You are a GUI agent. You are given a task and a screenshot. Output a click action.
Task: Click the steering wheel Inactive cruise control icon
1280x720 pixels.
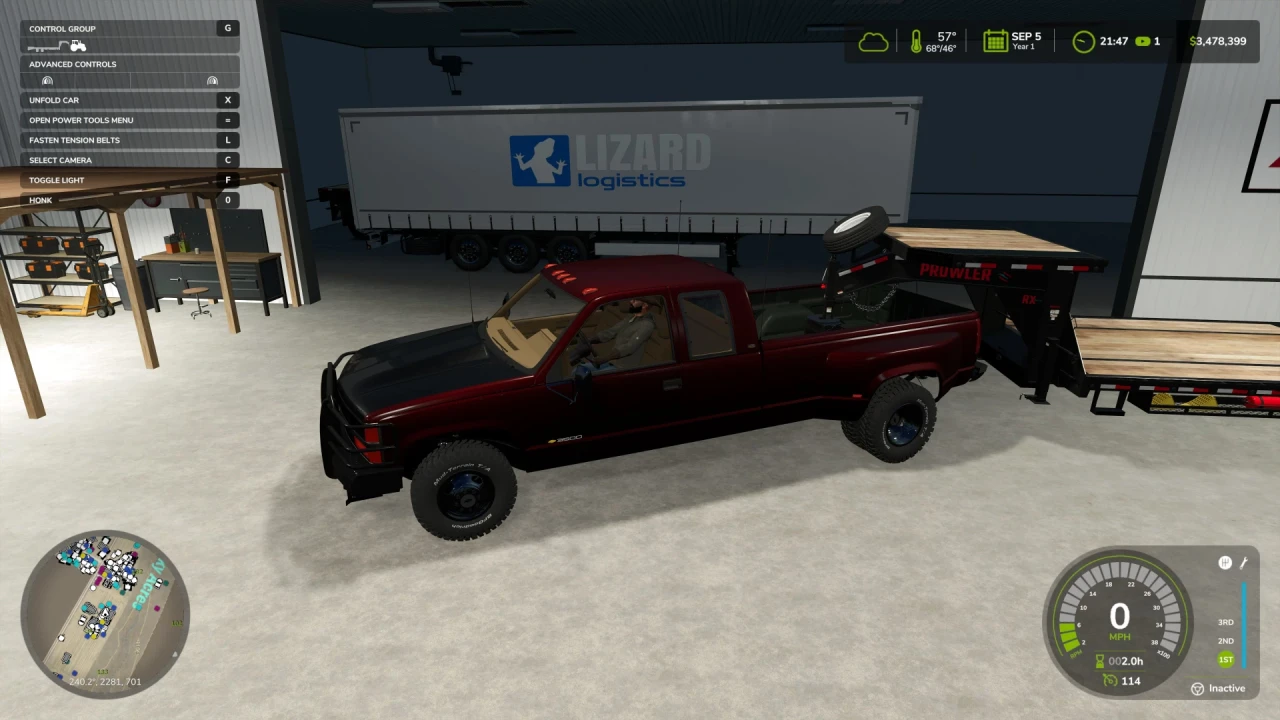(x=1198, y=688)
